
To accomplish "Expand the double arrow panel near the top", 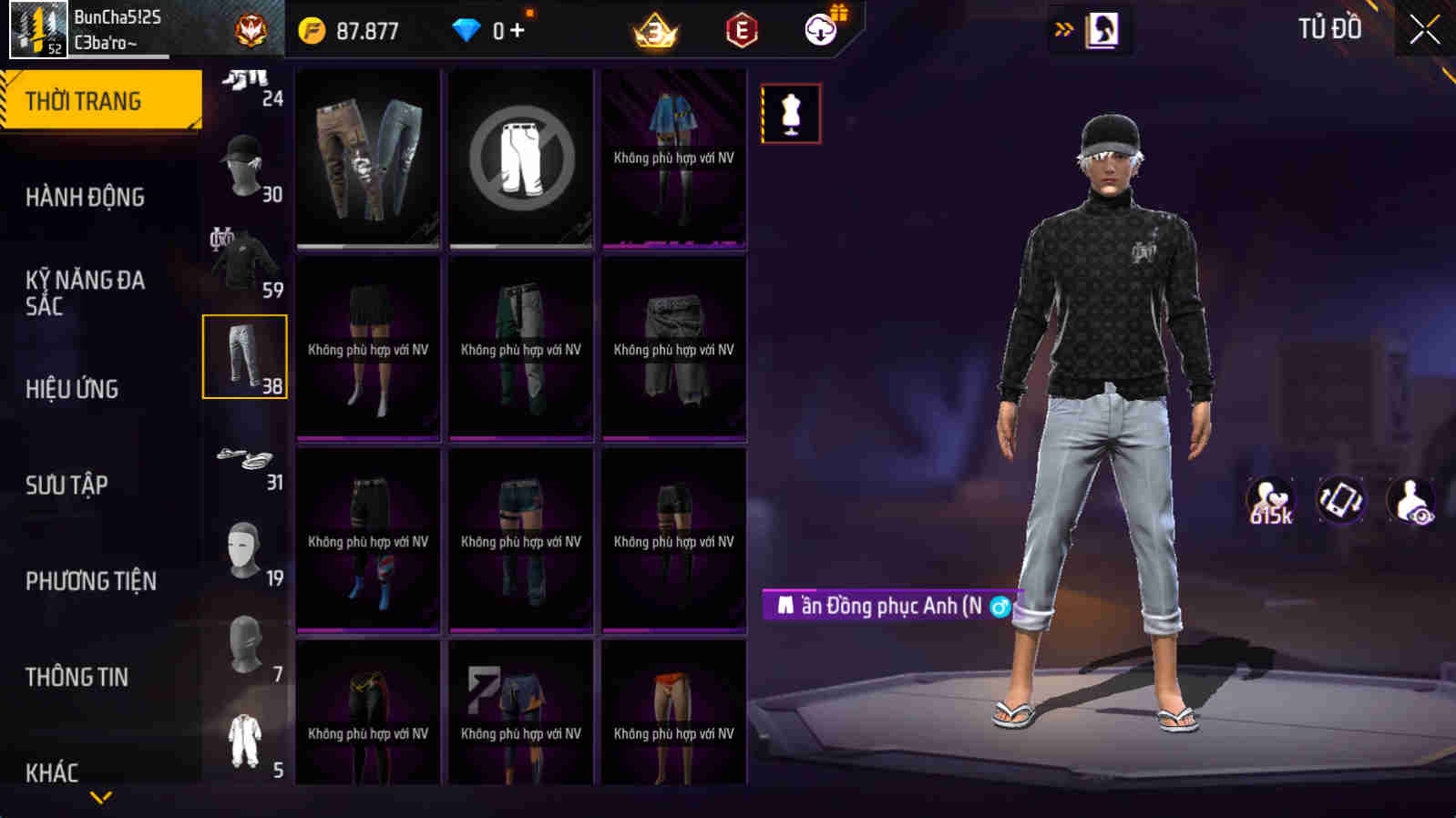I will pyautogui.click(x=1061, y=28).
